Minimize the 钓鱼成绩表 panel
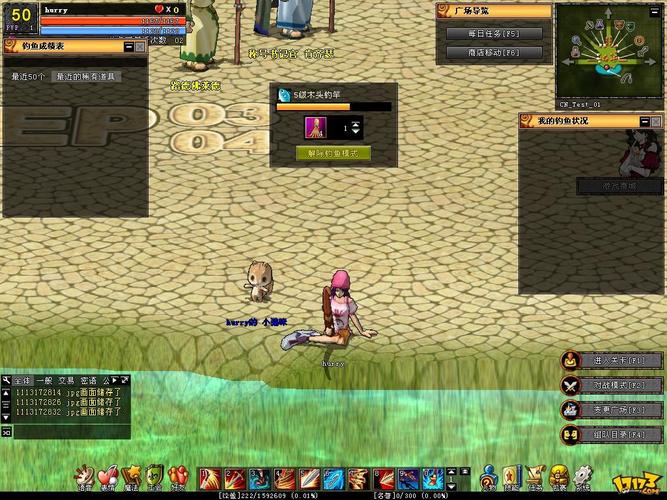This screenshot has height=500, width=667. pyautogui.click(x=127, y=46)
